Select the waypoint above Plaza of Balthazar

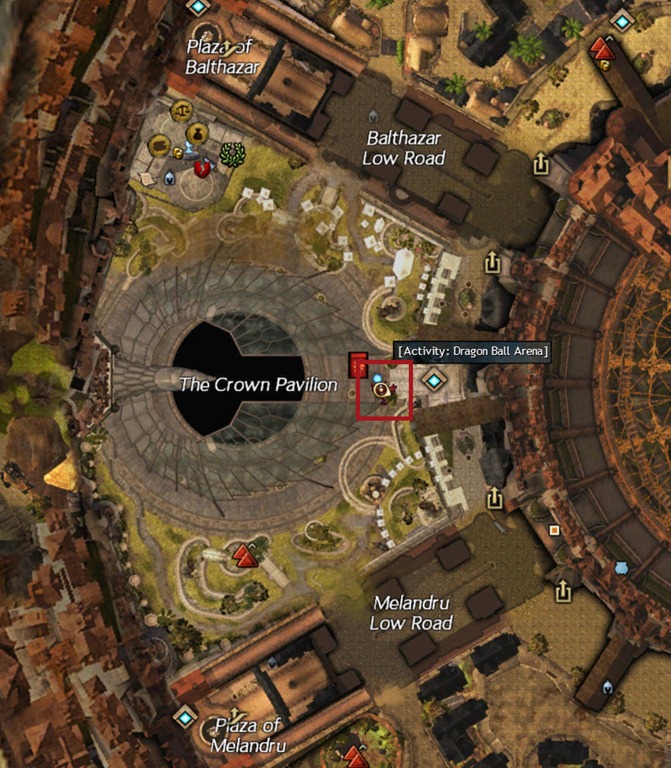click(x=199, y=7)
